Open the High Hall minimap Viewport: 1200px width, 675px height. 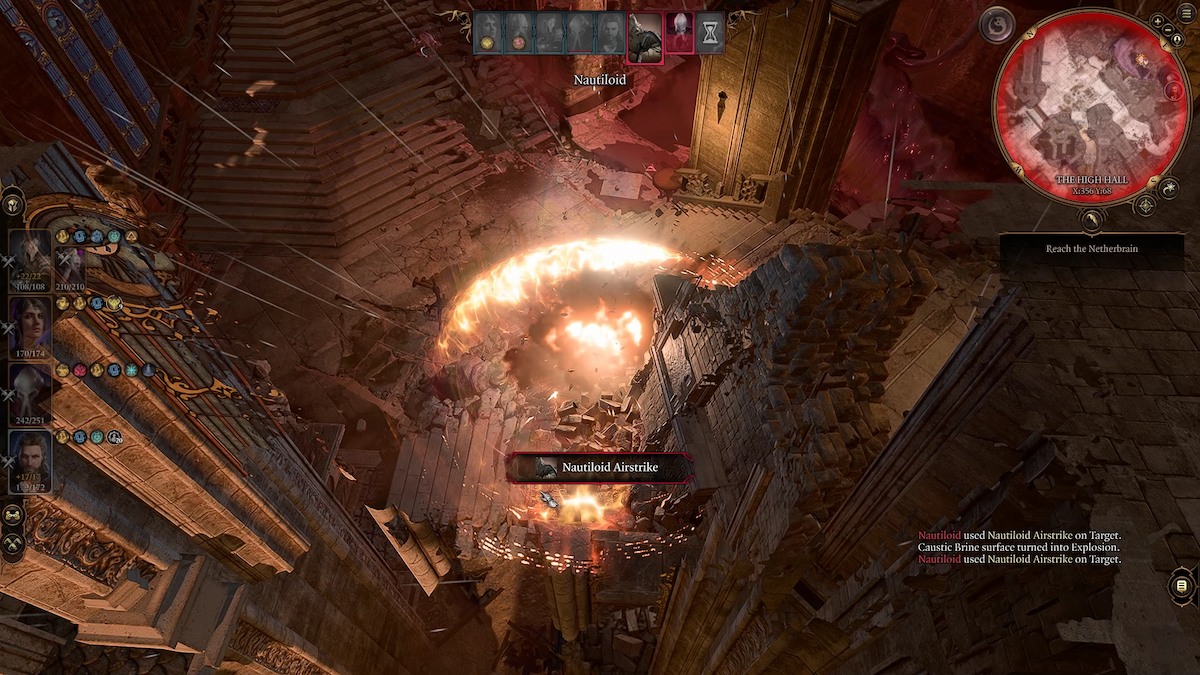click(1092, 118)
